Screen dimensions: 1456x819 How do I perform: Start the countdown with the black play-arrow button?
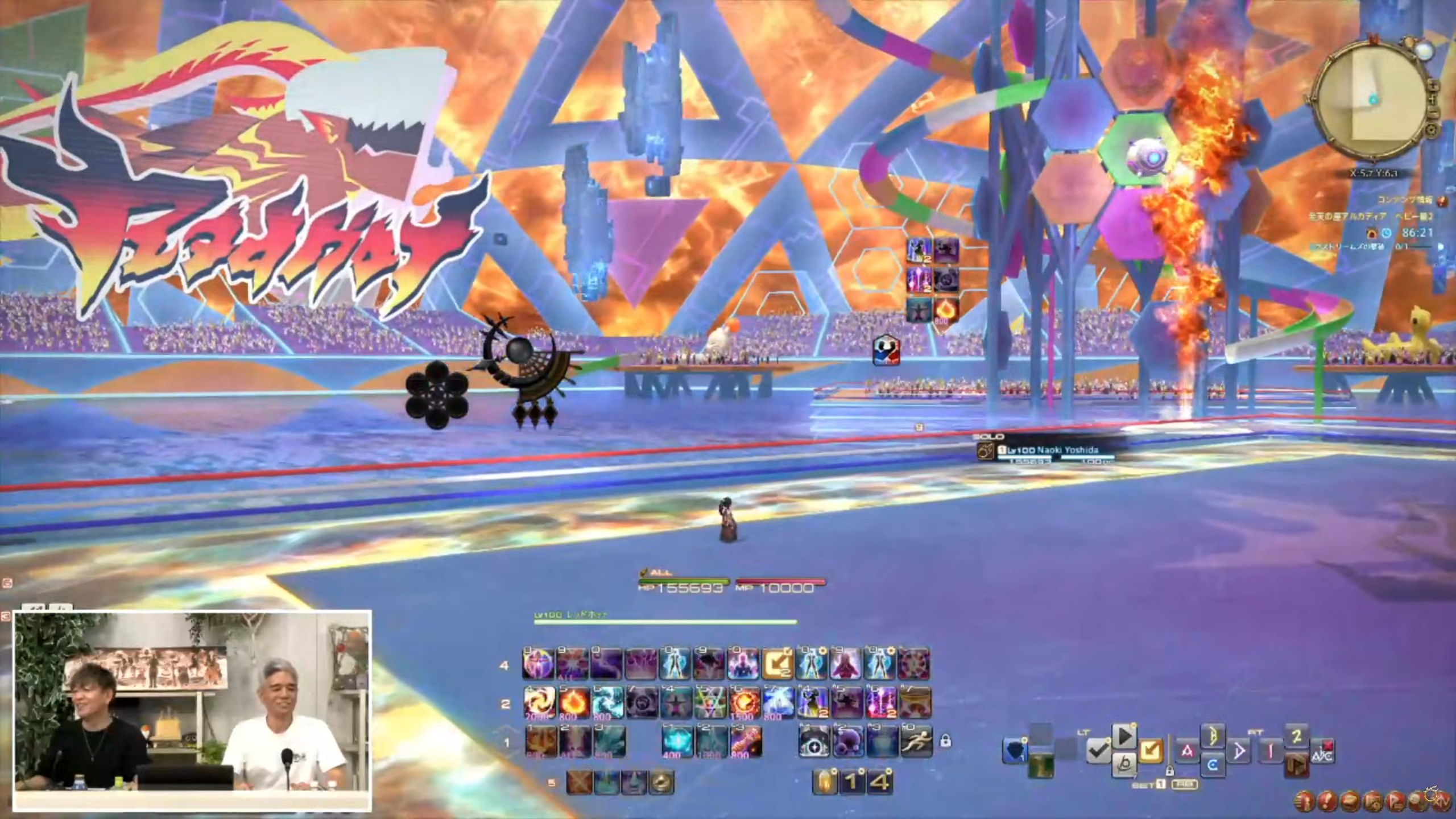(x=1124, y=737)
